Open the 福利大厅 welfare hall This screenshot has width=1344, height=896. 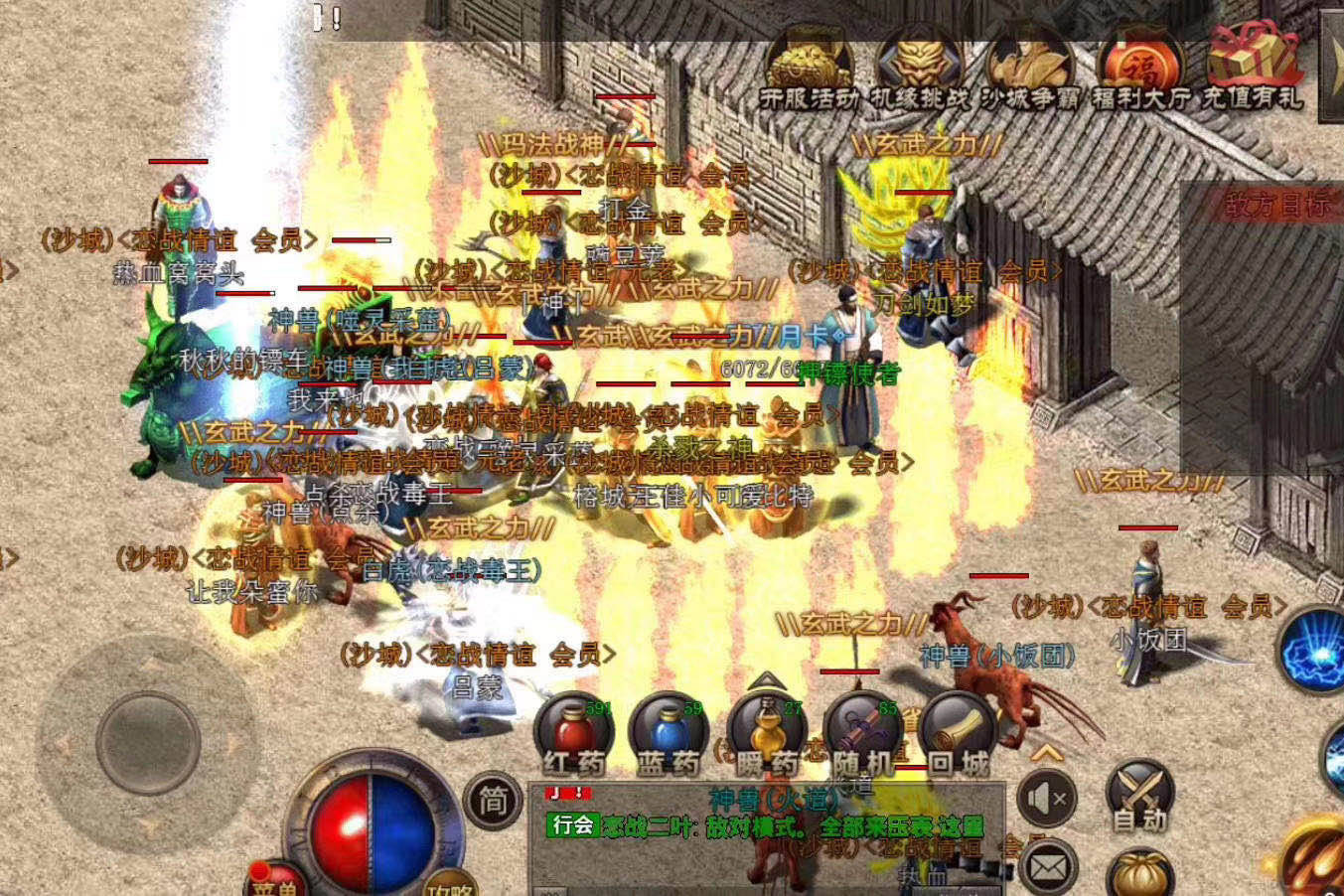point(1140,70)
